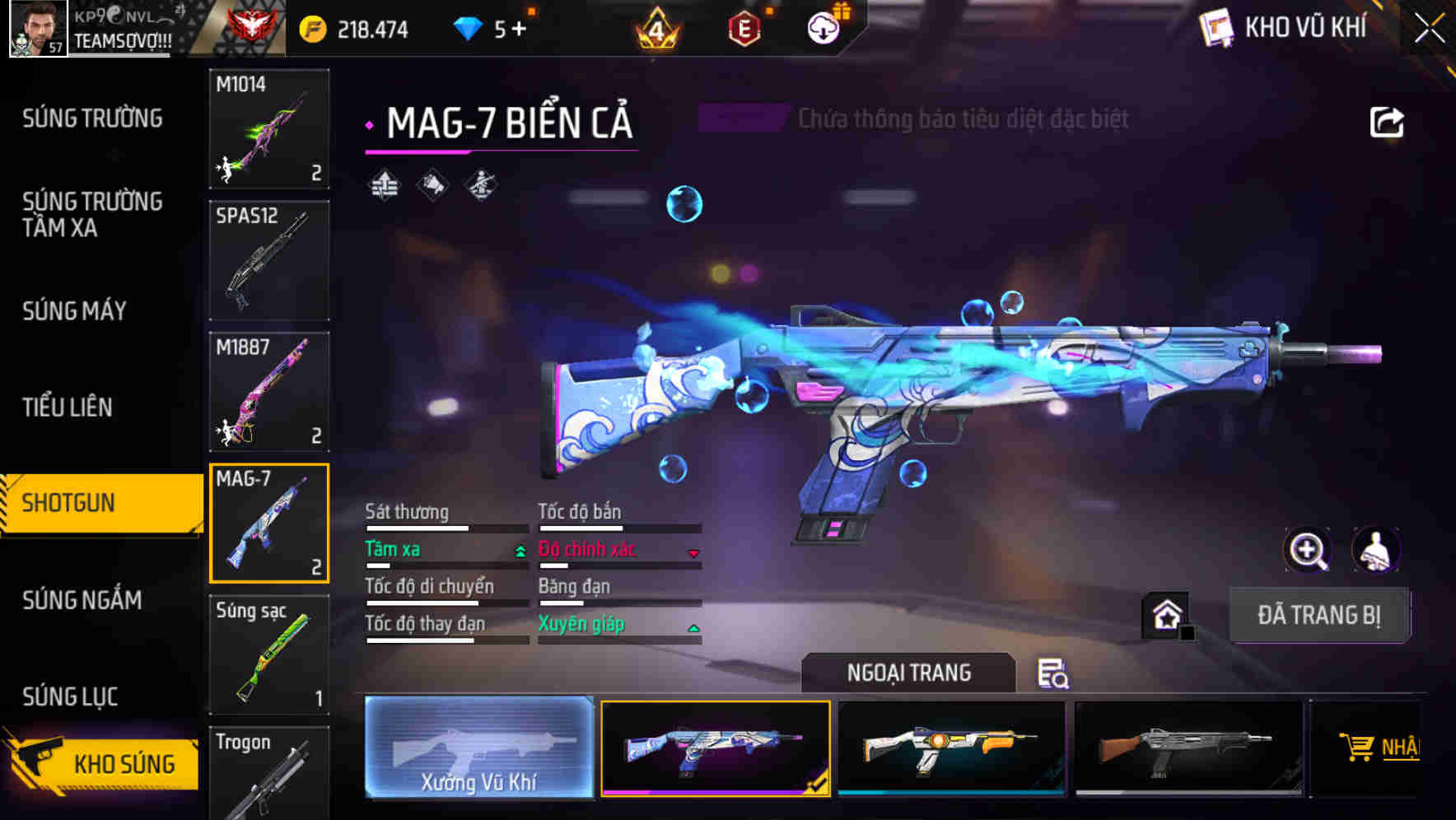
Task: Select the SPAS12 weapon thumbnail
Action: tap(268, 259)
